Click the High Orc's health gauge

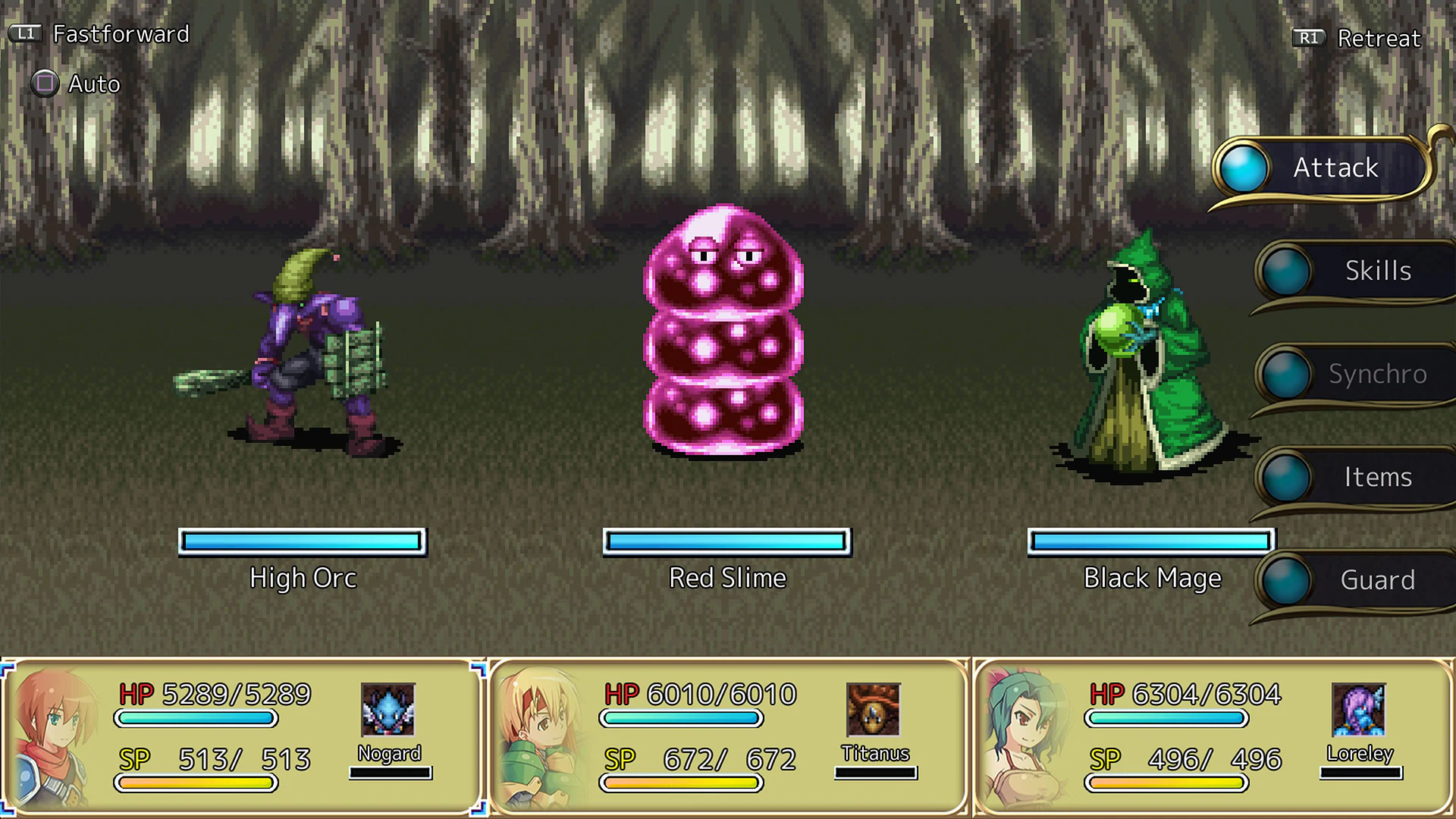point(302,541)
